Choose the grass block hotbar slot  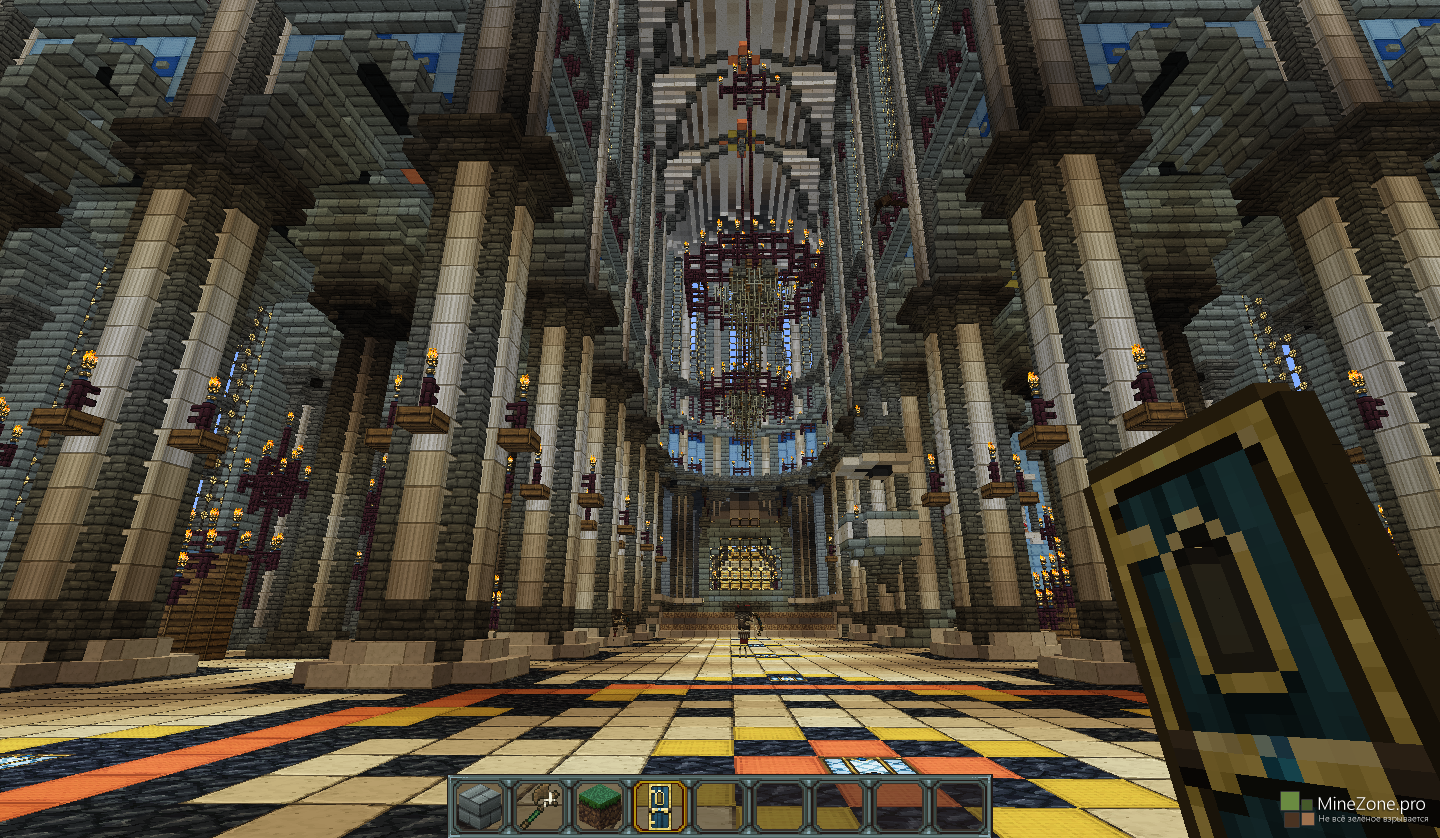pos(600,807)
